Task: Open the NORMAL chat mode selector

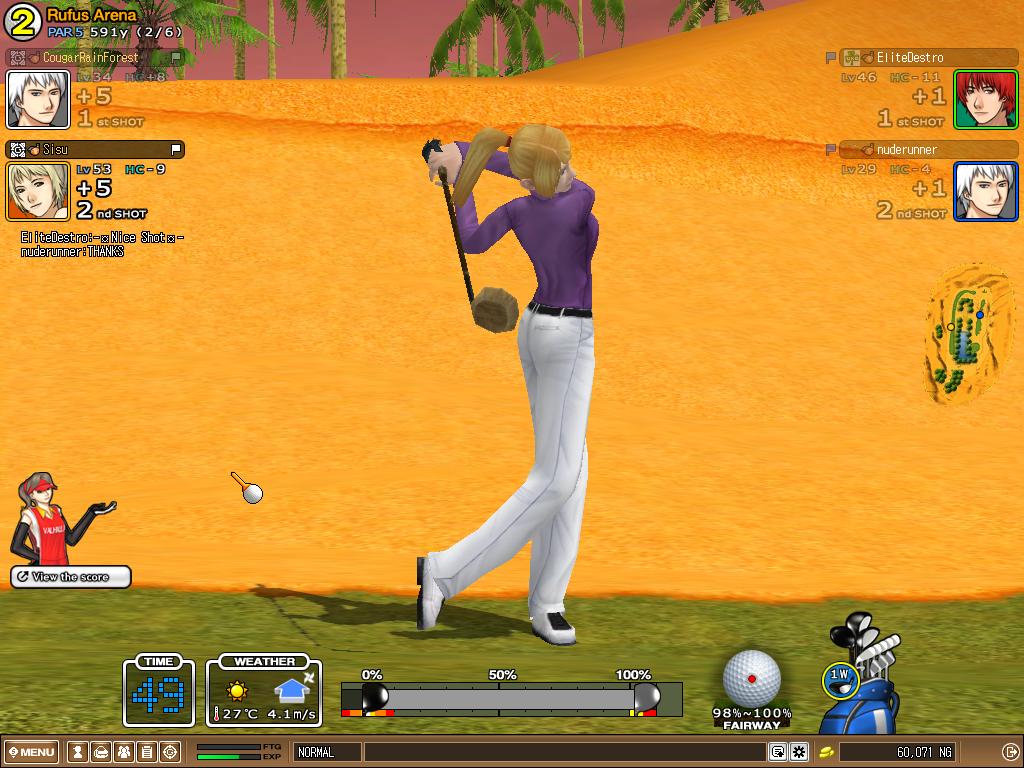Action: 327,752
